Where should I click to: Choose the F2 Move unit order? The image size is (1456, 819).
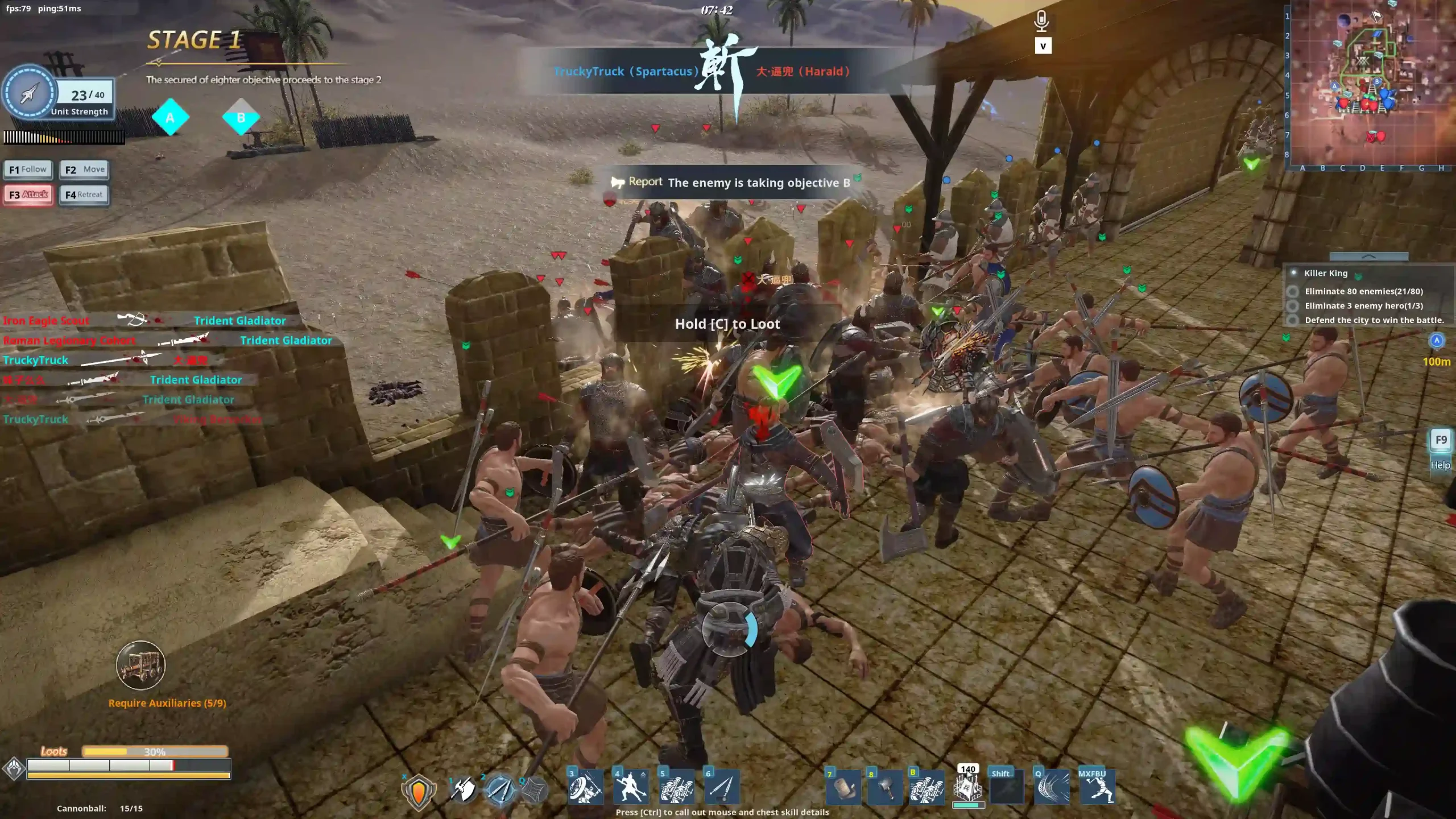(84, 169)
